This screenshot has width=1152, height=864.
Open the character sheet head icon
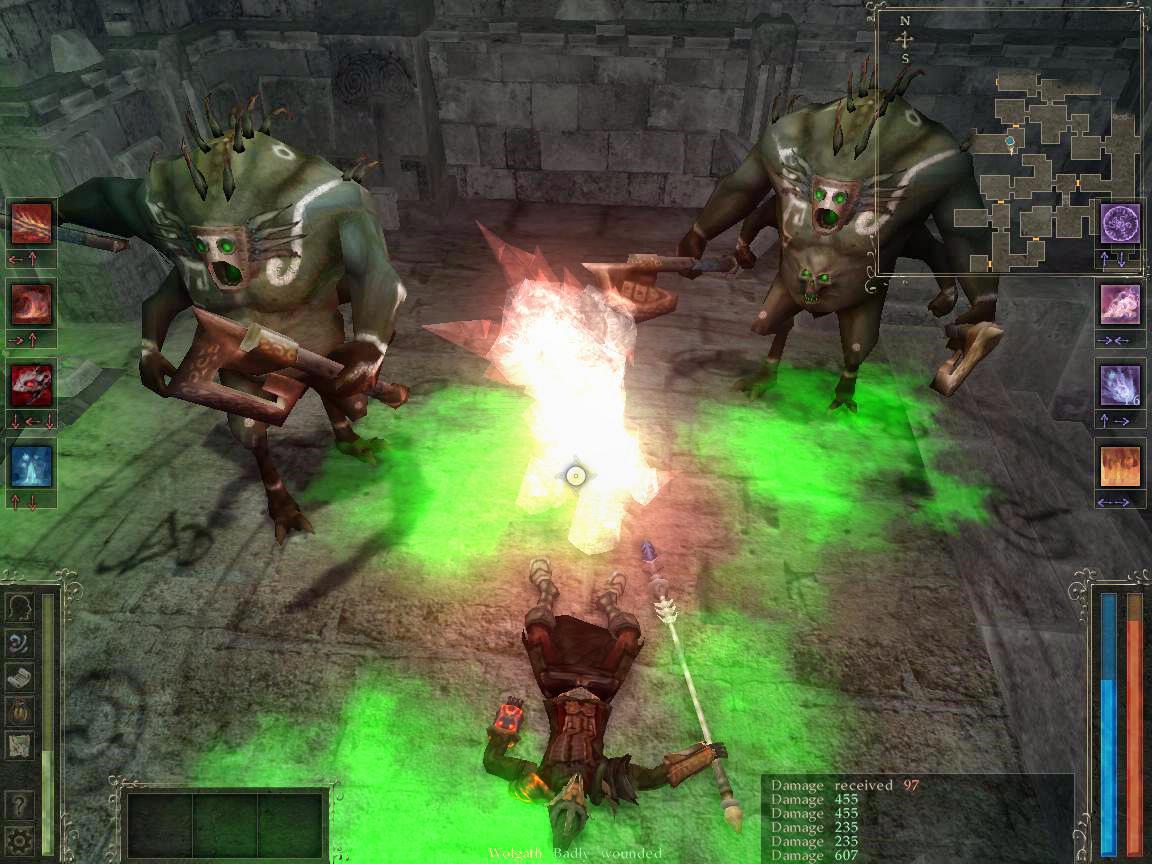coord(19,609)
